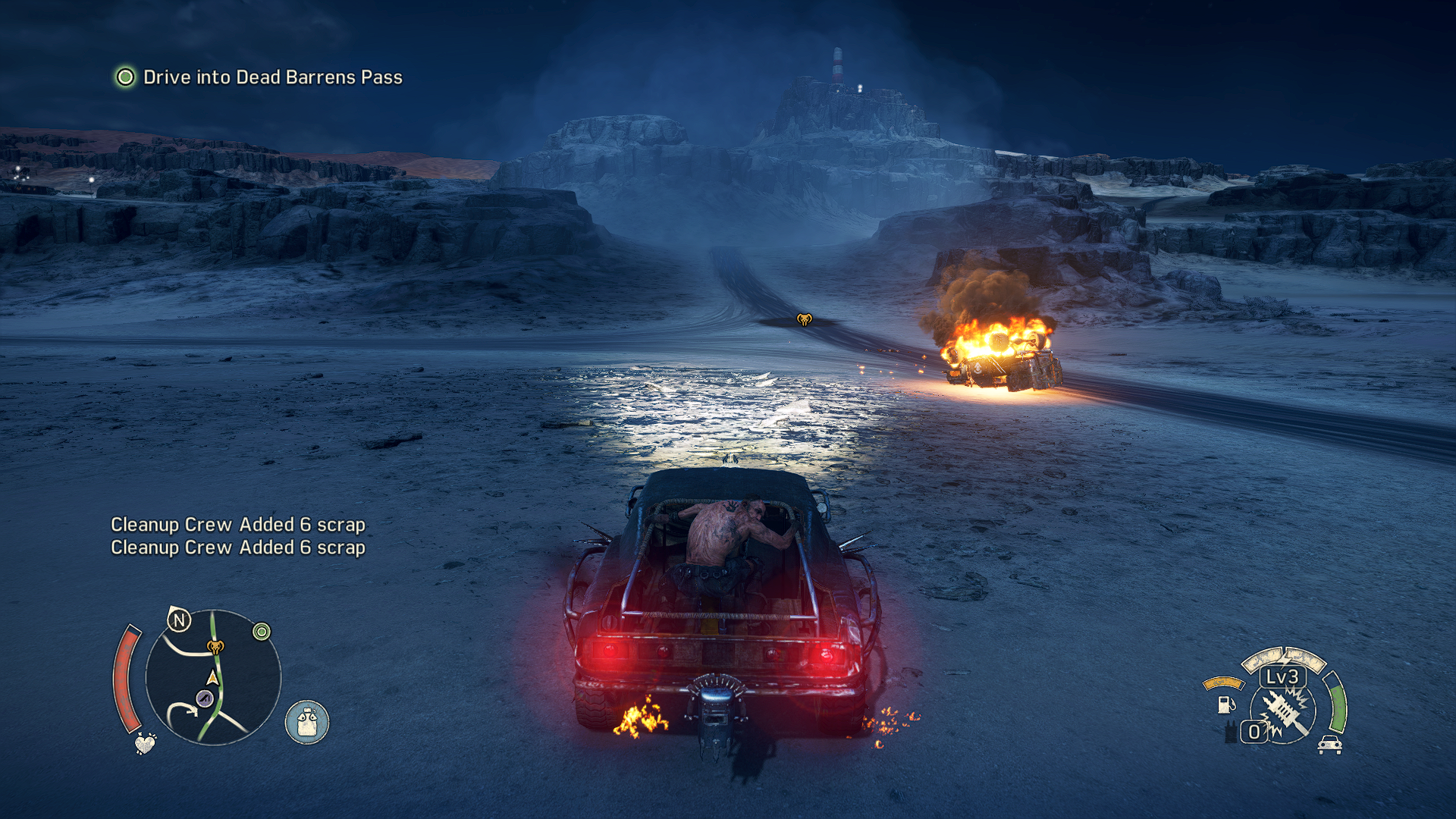Click the water canteen icon
This screenshot has width=1456, height=819.
click(307, 722)
